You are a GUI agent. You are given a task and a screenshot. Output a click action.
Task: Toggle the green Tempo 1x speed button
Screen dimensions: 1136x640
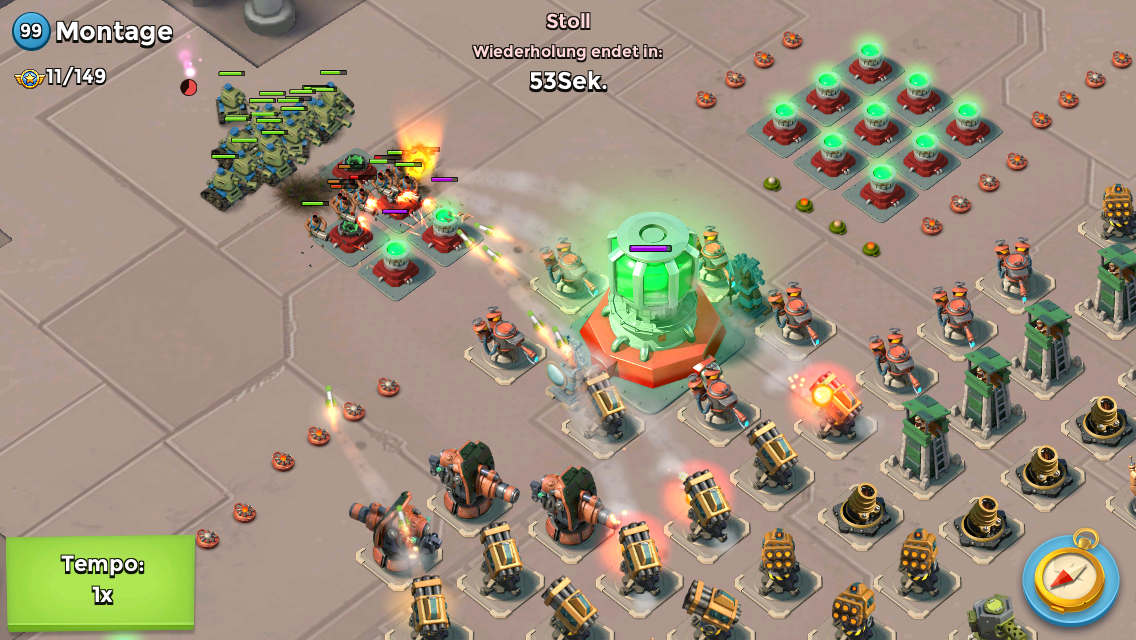click(101, 582)
